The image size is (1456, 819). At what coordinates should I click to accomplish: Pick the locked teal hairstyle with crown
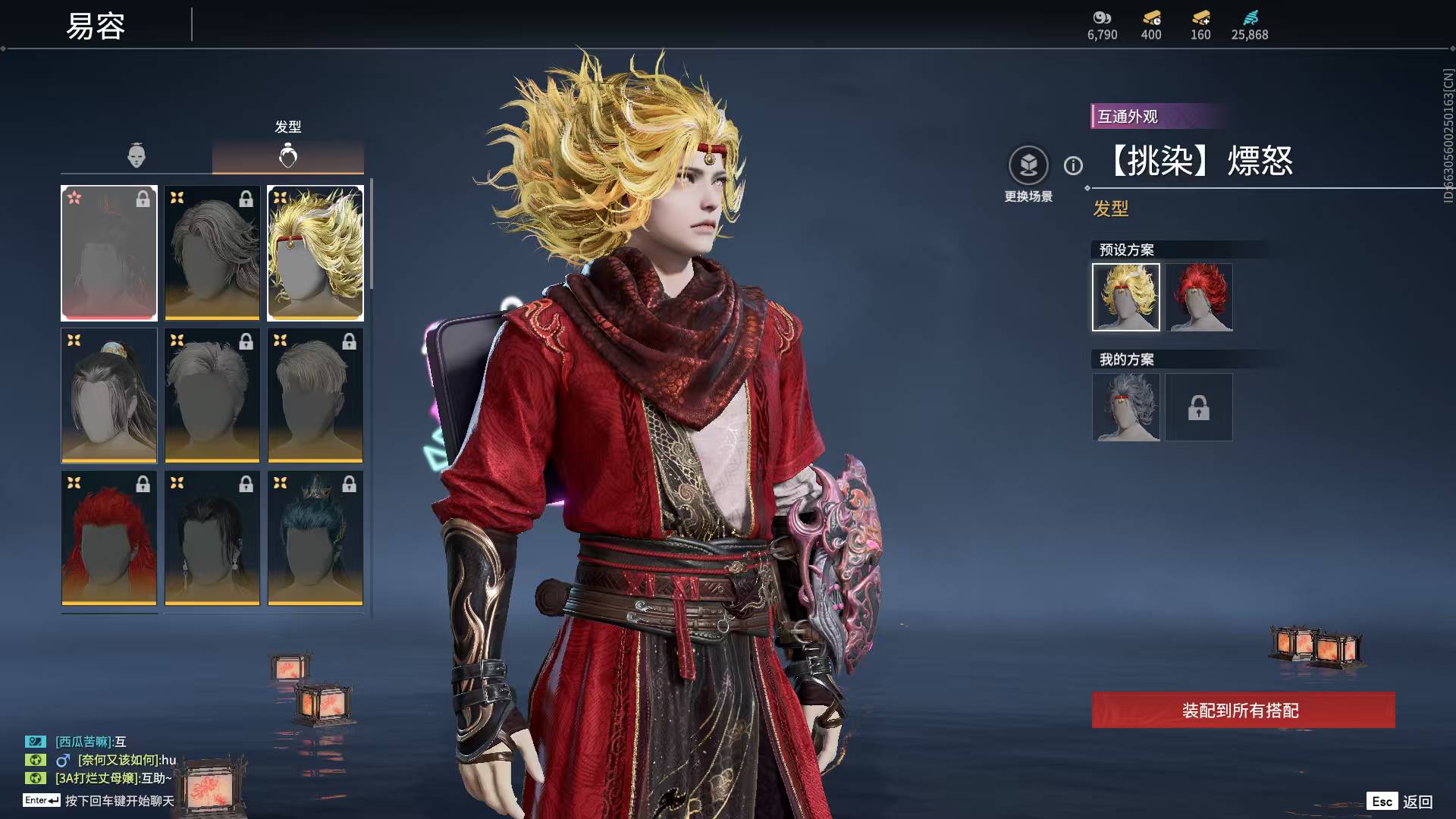point(315,538)
